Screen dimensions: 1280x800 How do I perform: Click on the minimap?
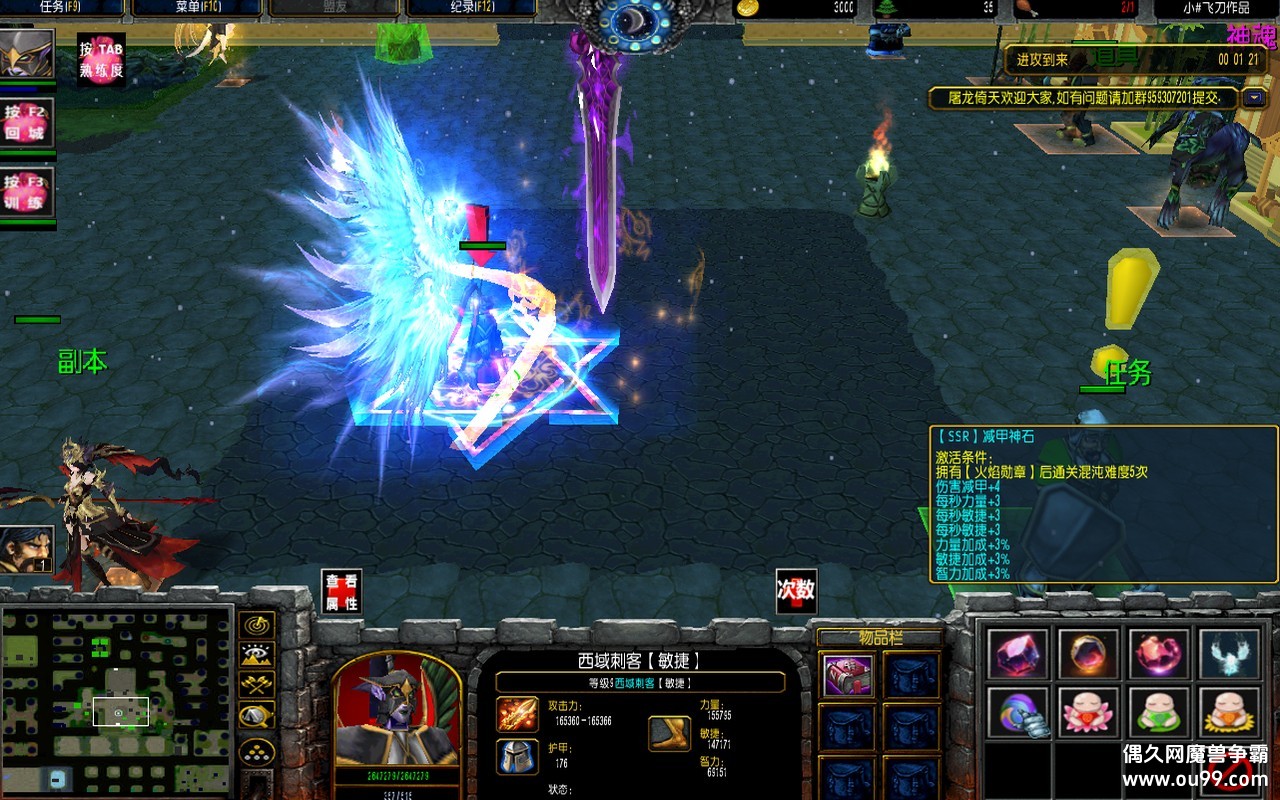117,700
